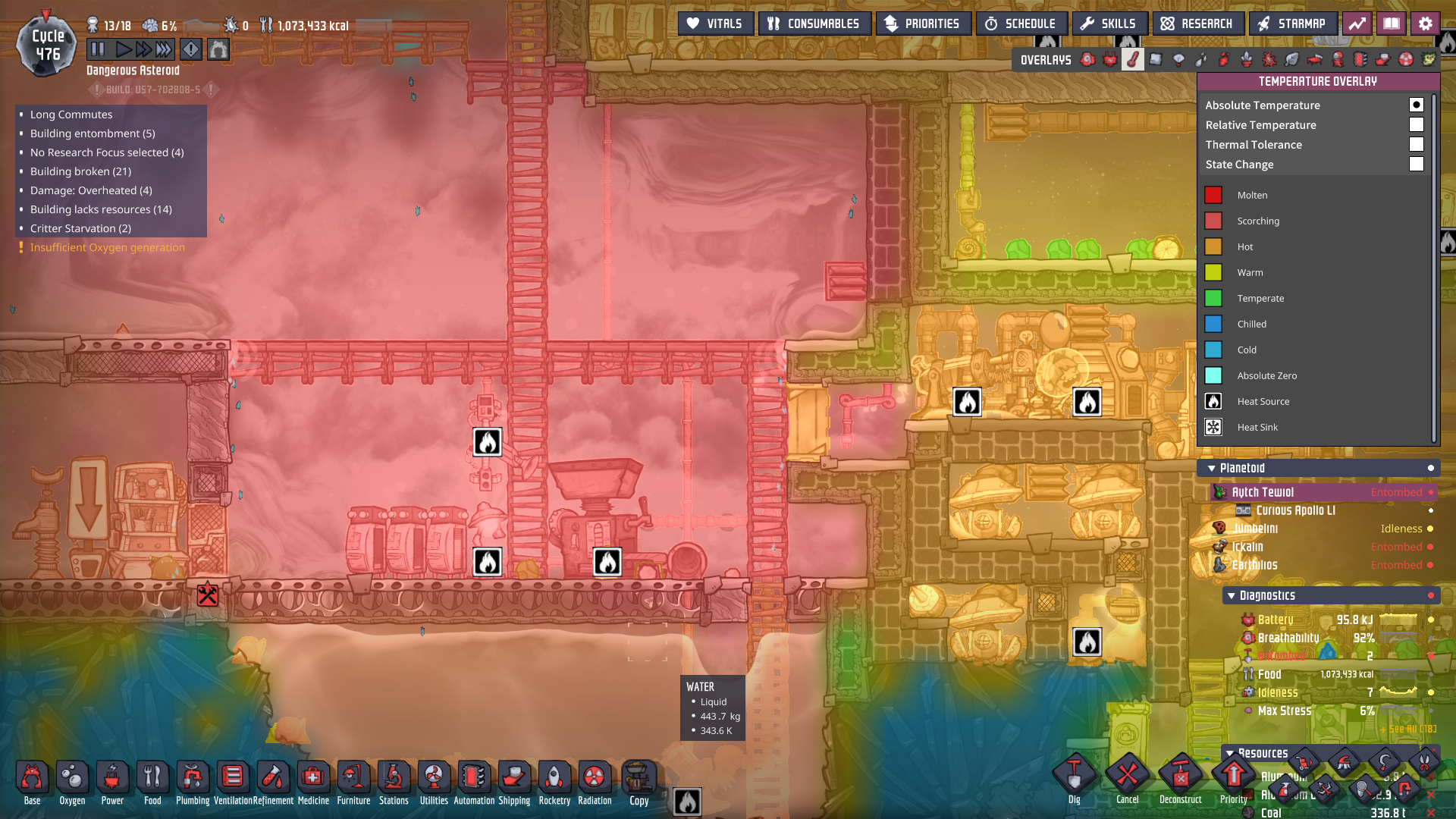Select Relative Temperature overlay mode
Viewport: 1456px width, 819px height.
(1416, 125)
